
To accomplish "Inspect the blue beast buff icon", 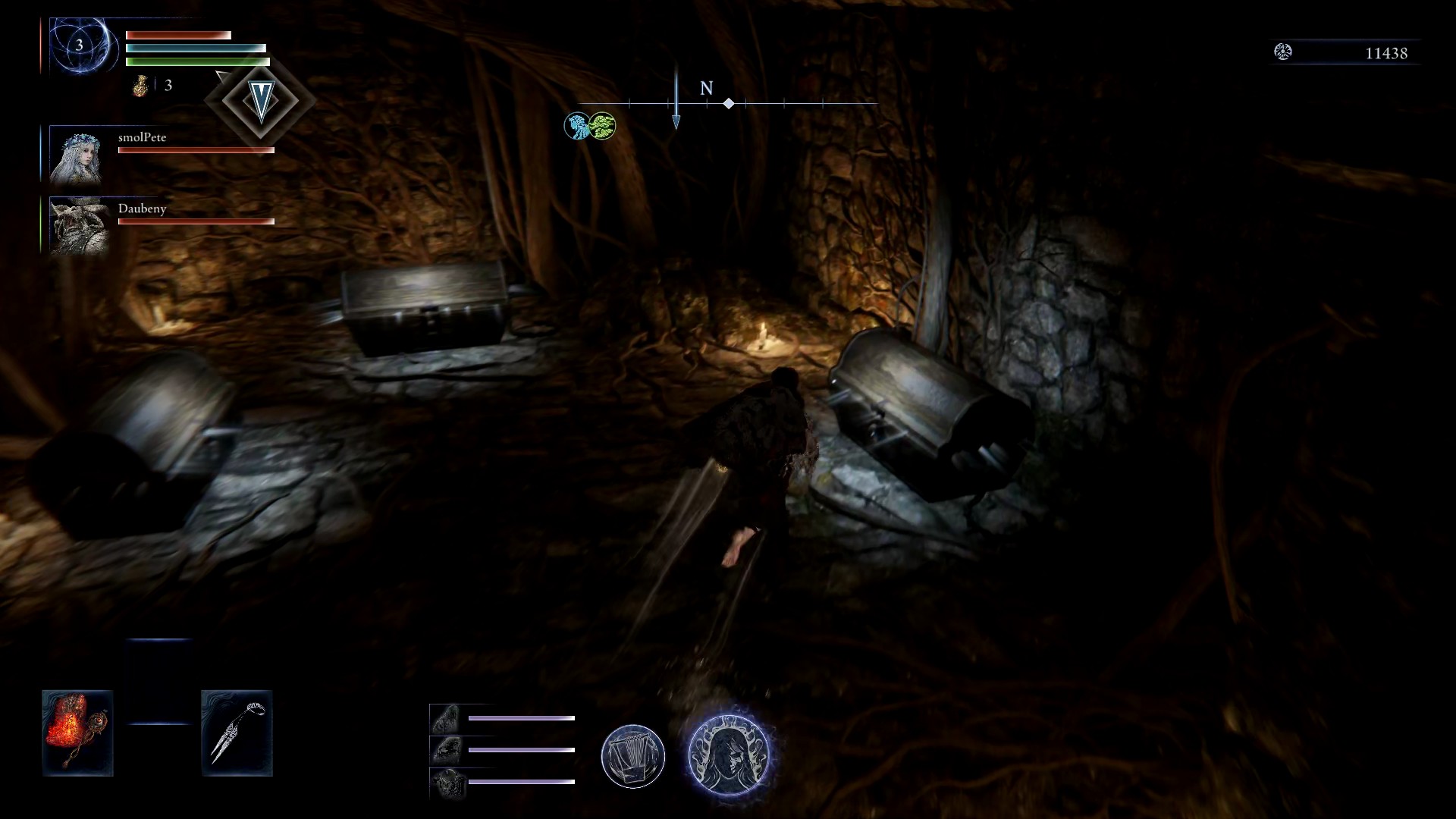I will tap(577, 126).
